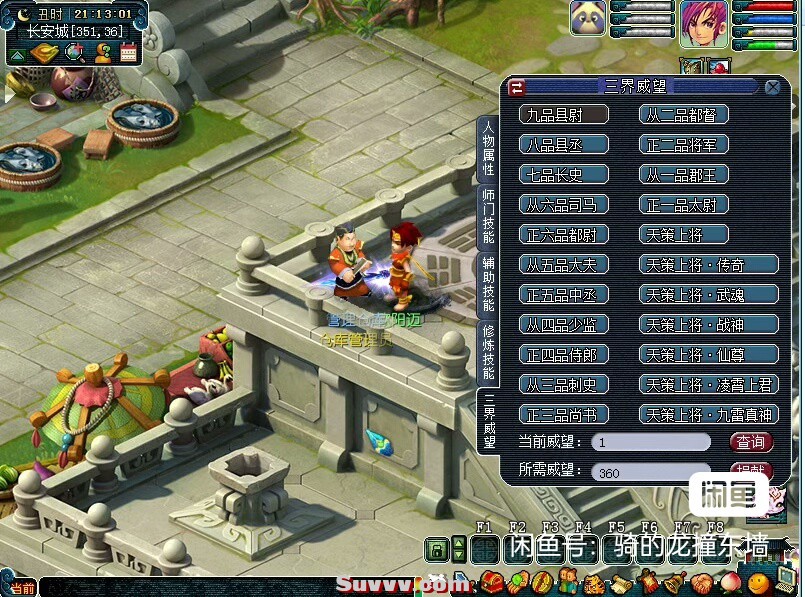Select the 从二品都督 rank
This screenshot has height=597, width=805.
[x=684, y=115]
